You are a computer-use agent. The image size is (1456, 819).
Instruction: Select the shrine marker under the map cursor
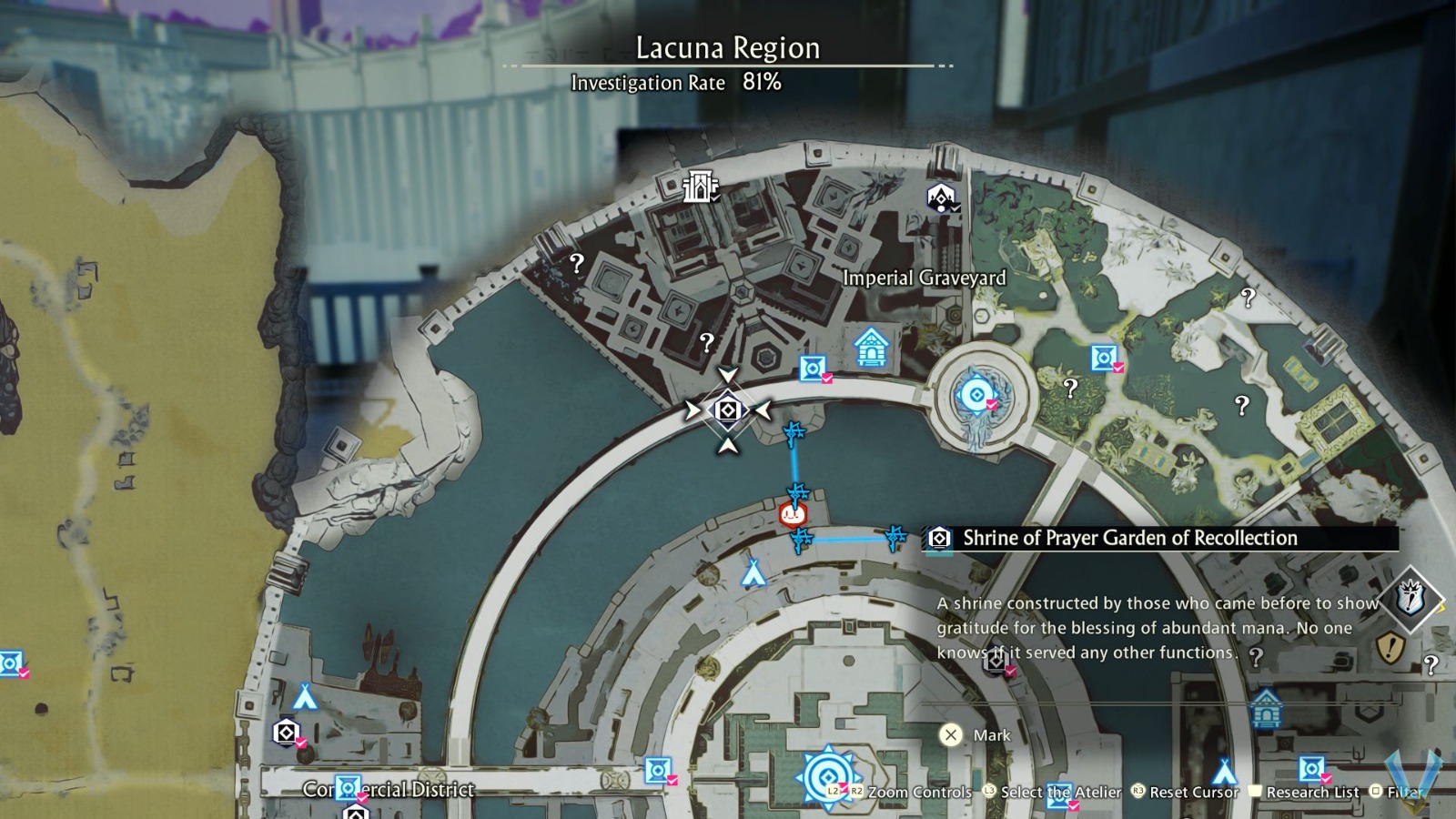728,410
